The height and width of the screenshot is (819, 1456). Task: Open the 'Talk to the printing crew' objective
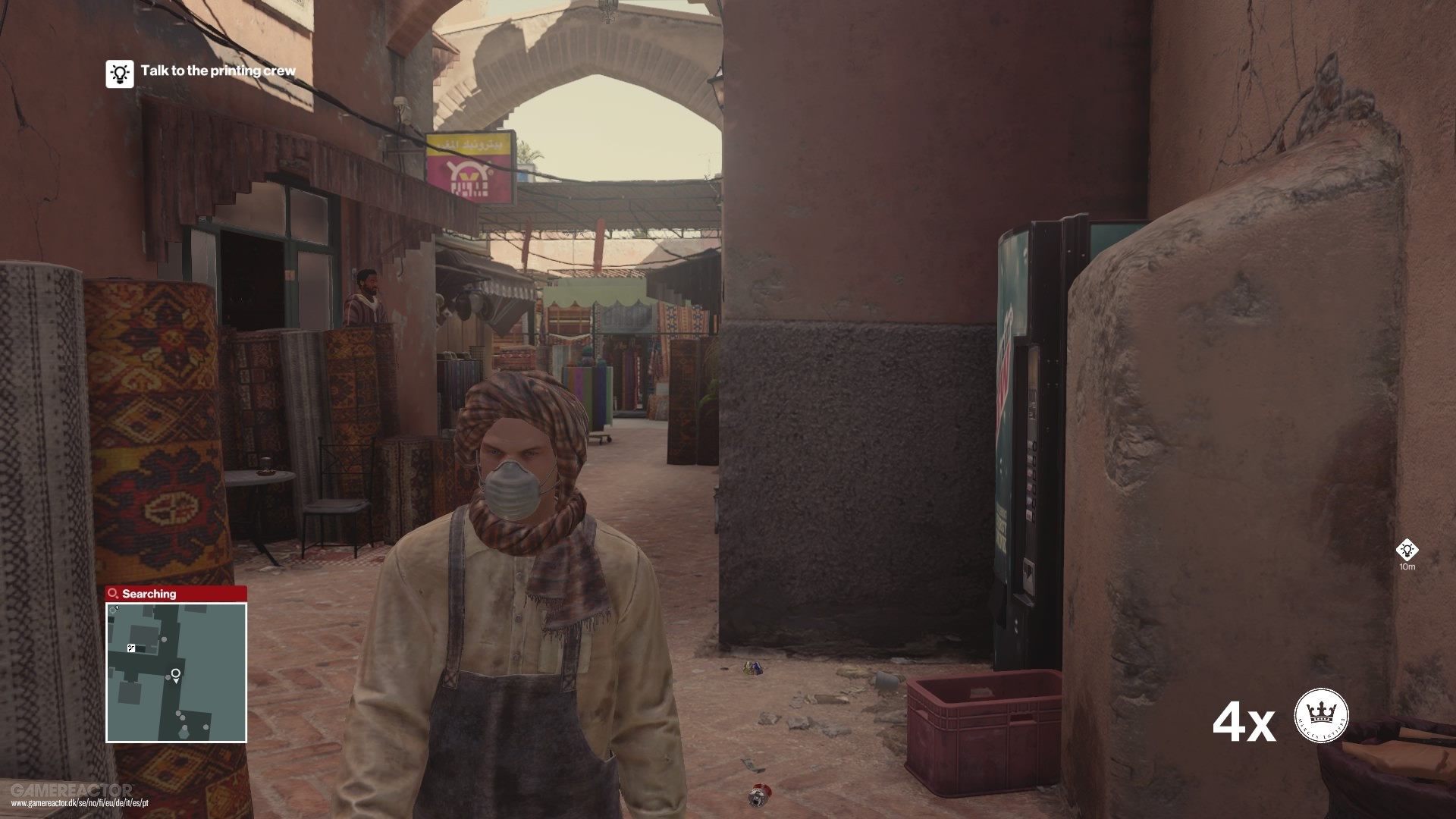pyautogui.click(x=218, y=74)
